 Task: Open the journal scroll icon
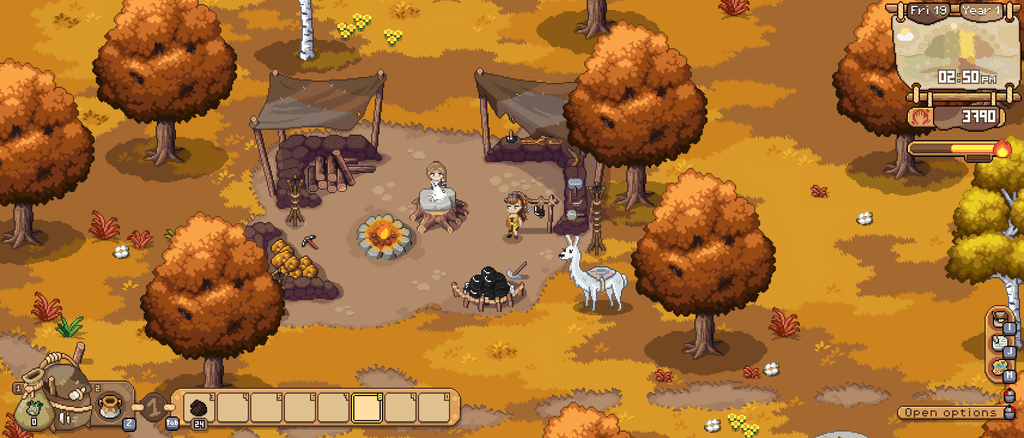pyautogui.click(x=1000, y=344)
